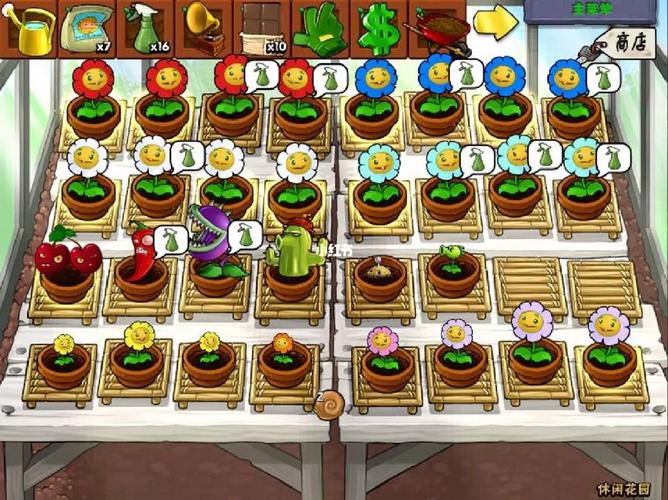The height and width of the screenshot is (500, 668).
Task: Select the phonograph tool
Action: [x=205, y=28]
